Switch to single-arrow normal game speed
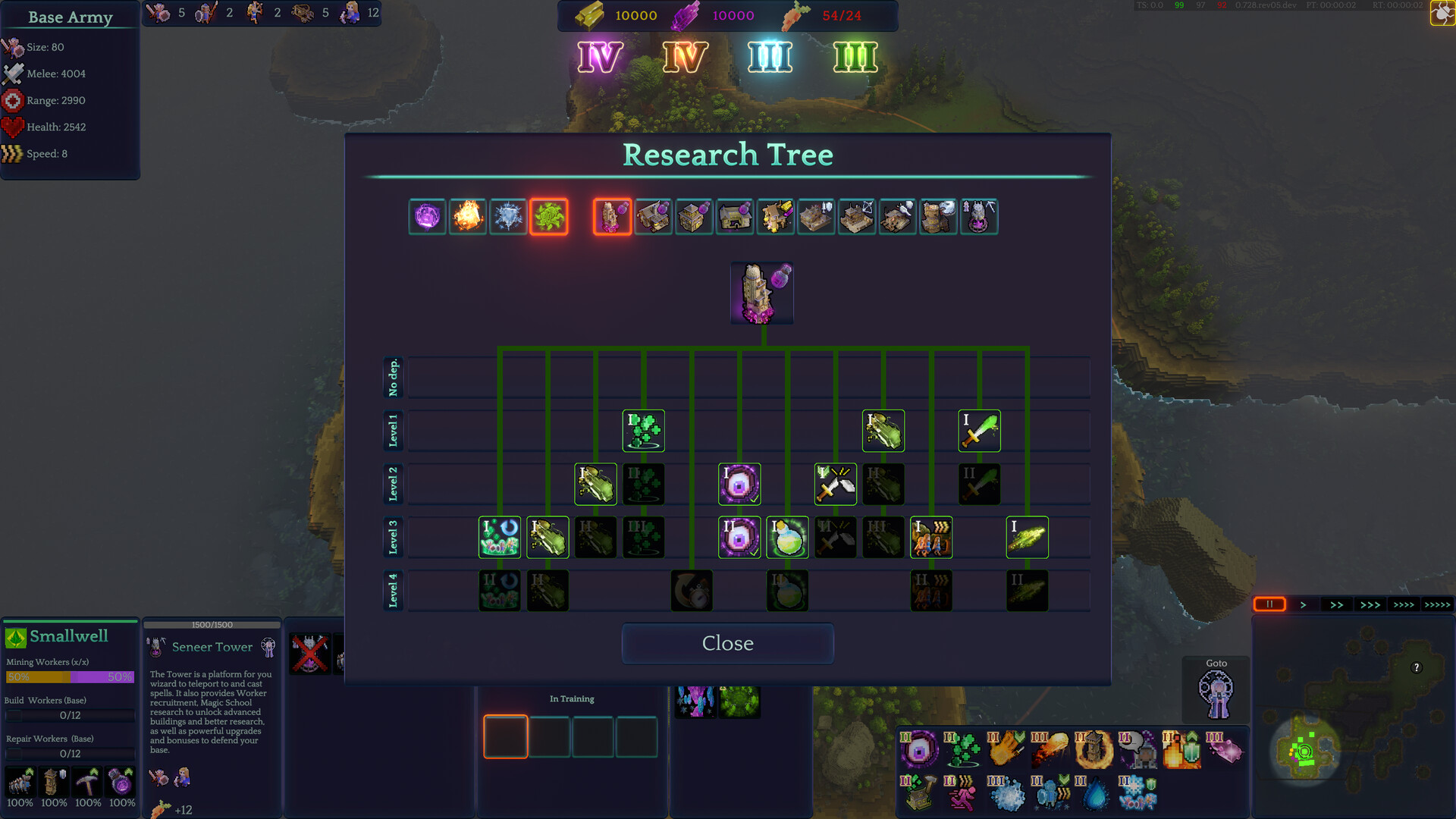 pos(1304,604)
